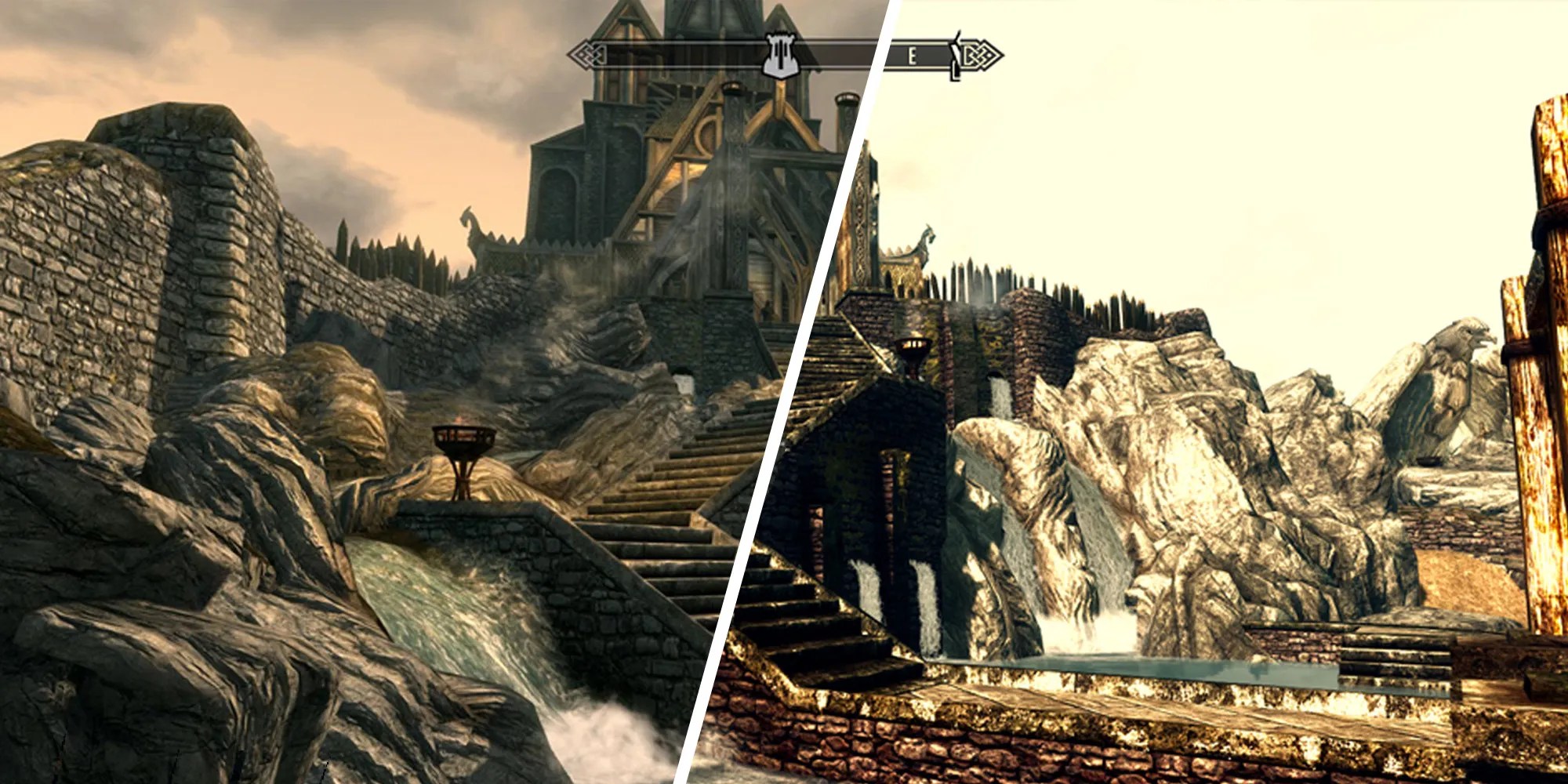The height and width of the screenshot is (784, 1568).
Task: Click the left knotwork end of the compass bar
Action: (x=590, y=55)
